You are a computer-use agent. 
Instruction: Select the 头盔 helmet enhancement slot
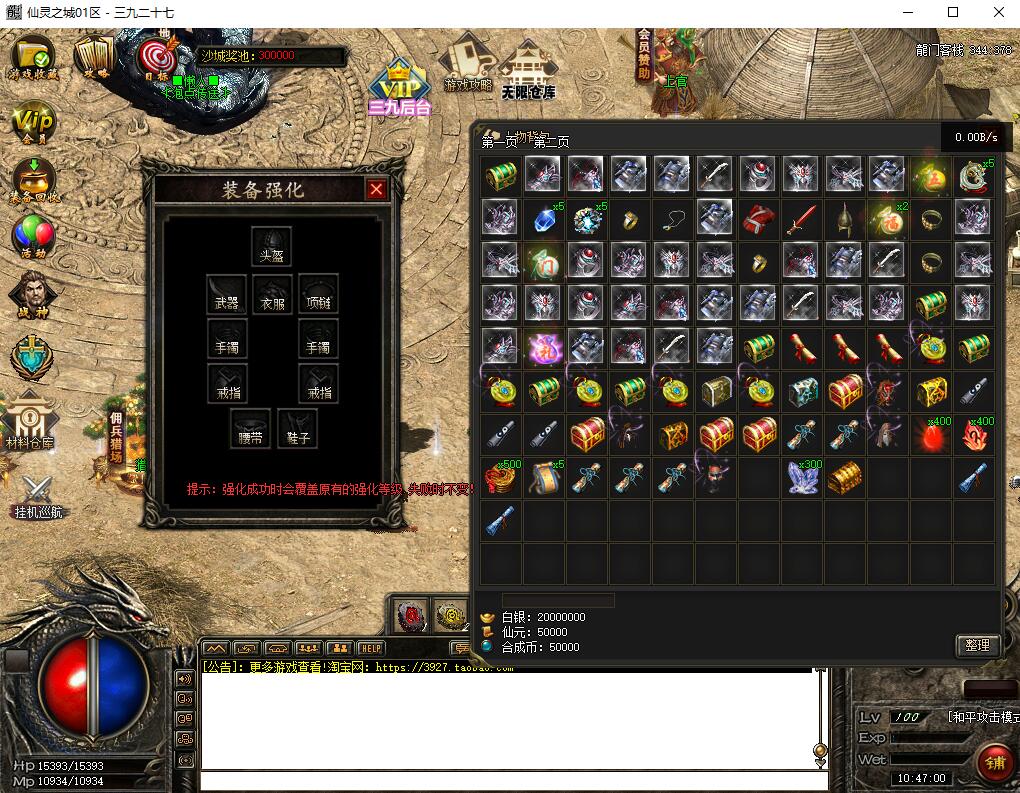271,246
